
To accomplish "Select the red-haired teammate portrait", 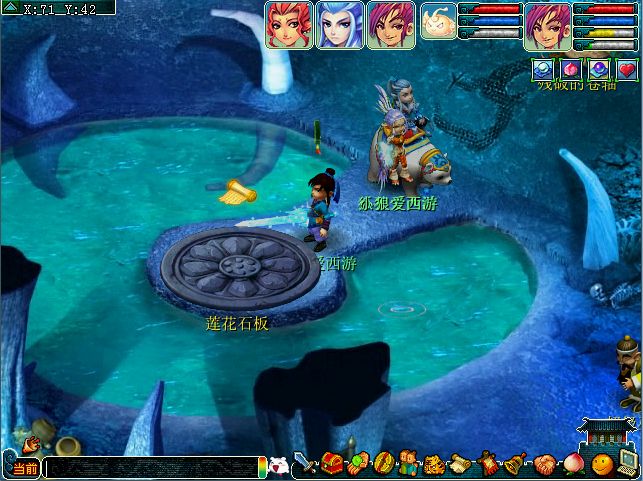I will (289, 24).
